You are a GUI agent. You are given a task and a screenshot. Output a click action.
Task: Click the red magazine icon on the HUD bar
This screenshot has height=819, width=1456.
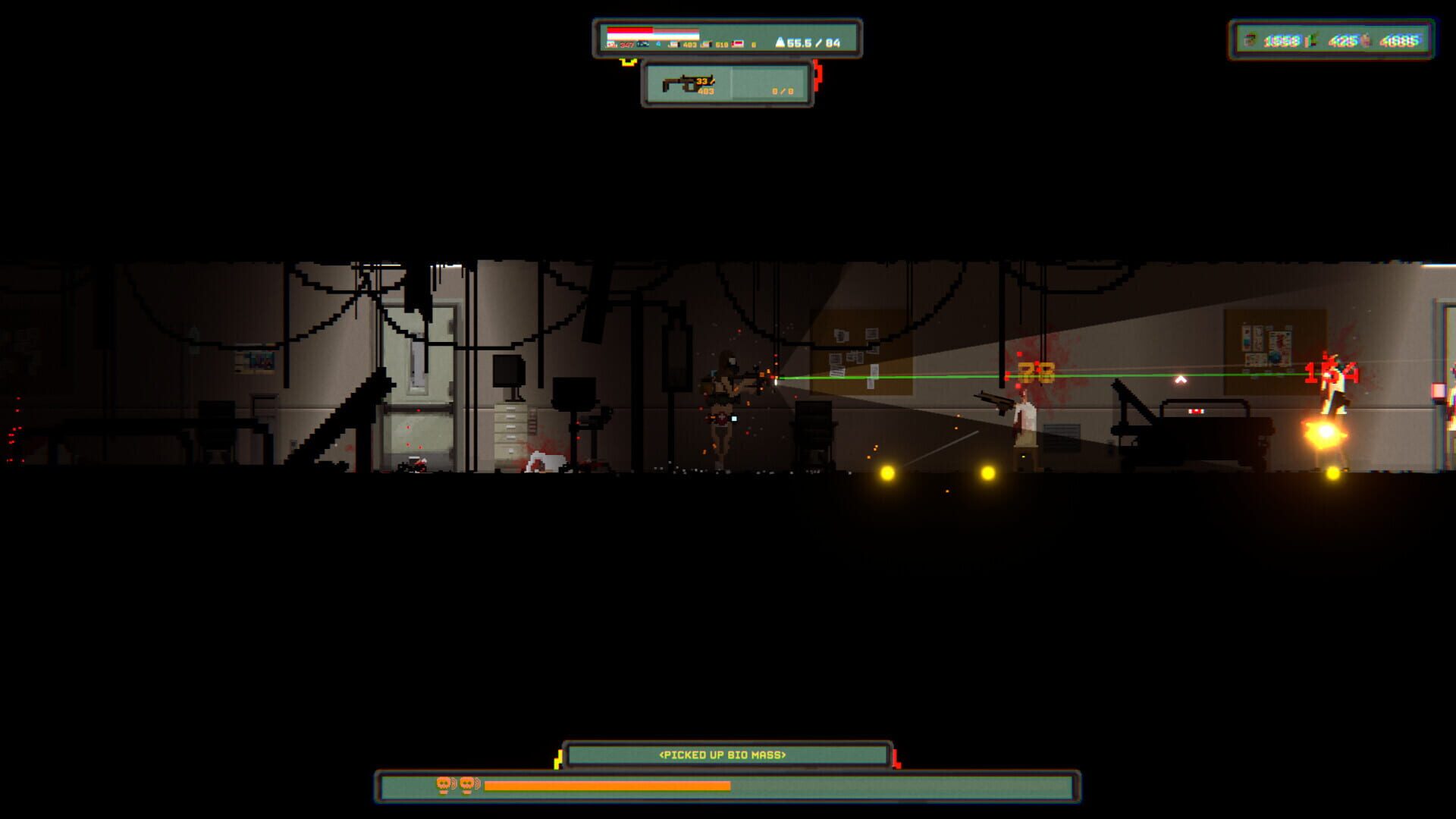click(x=738, y=44)
